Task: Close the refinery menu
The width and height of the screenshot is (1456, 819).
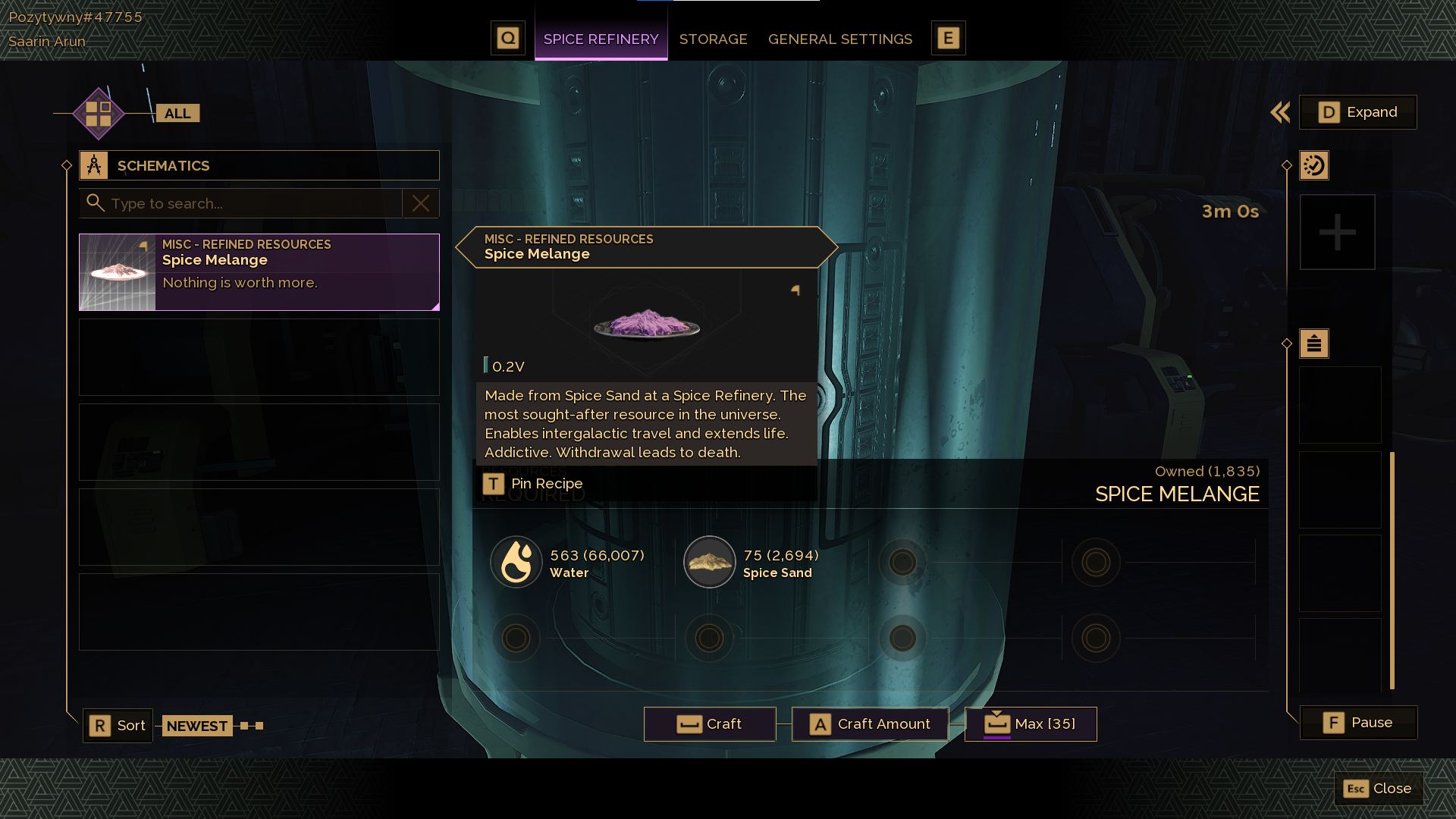Action: pos(1378,789)
